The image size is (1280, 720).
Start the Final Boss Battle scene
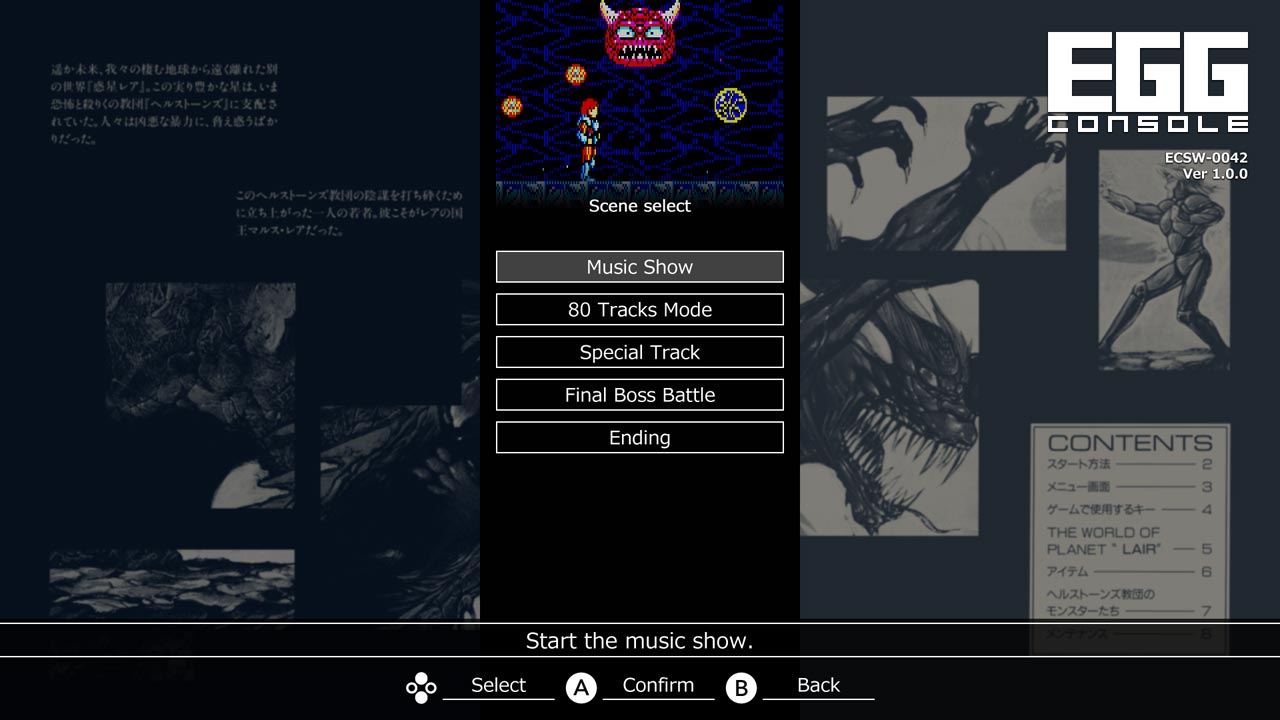point(640,394)
